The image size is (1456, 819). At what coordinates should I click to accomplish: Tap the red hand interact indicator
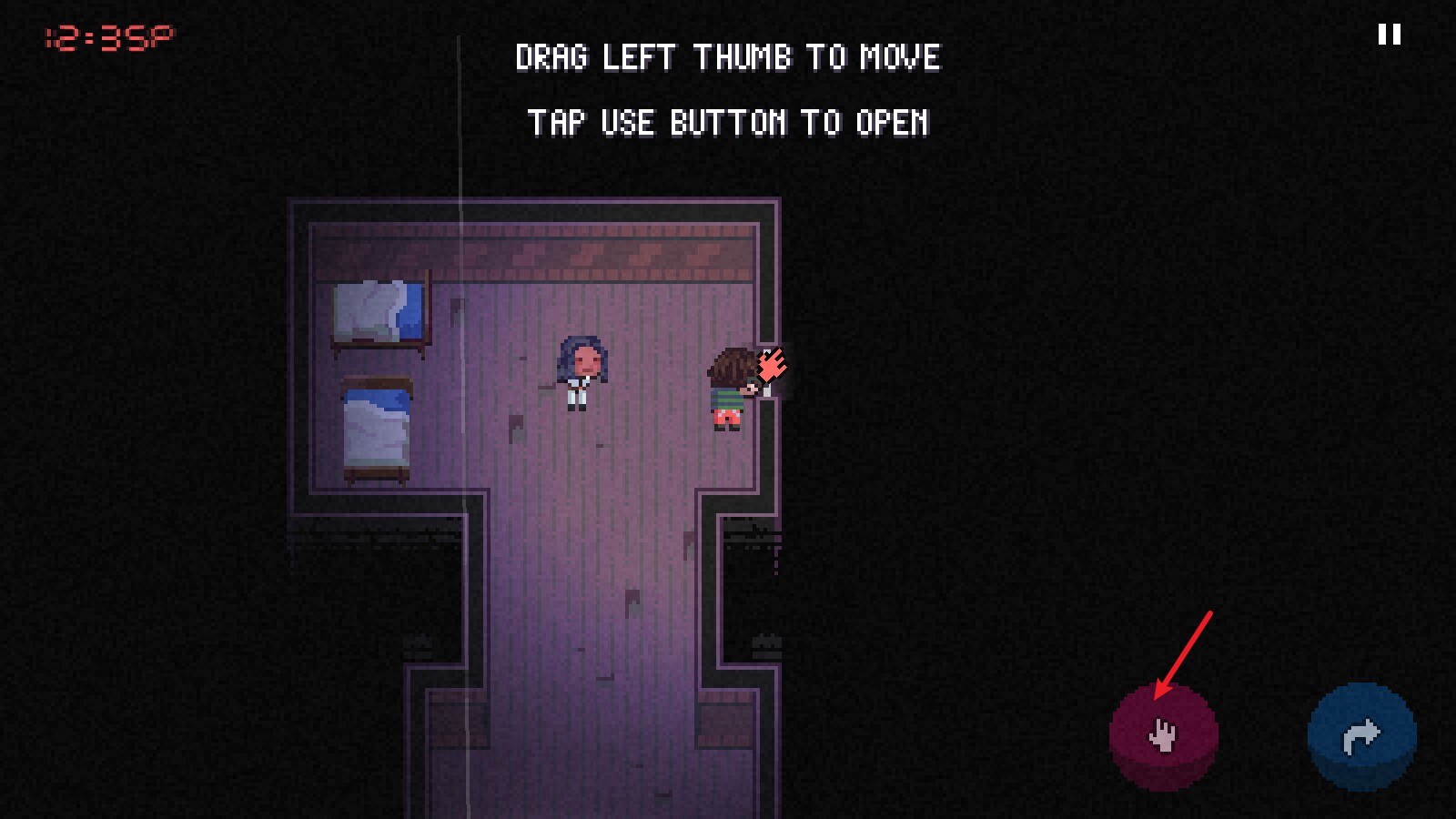tap(773, 364)
